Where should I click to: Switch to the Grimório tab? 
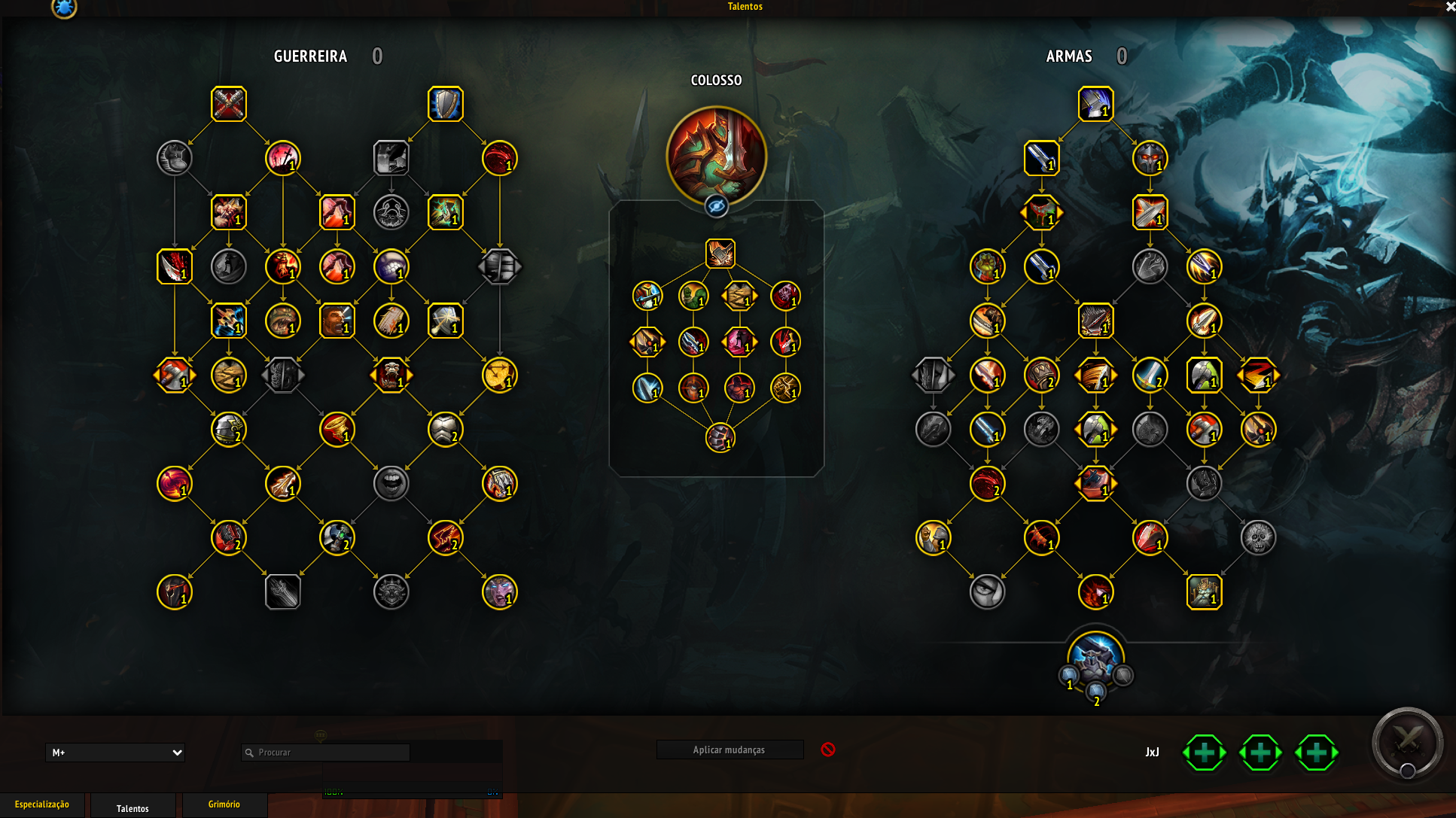[x=224, y=804]
